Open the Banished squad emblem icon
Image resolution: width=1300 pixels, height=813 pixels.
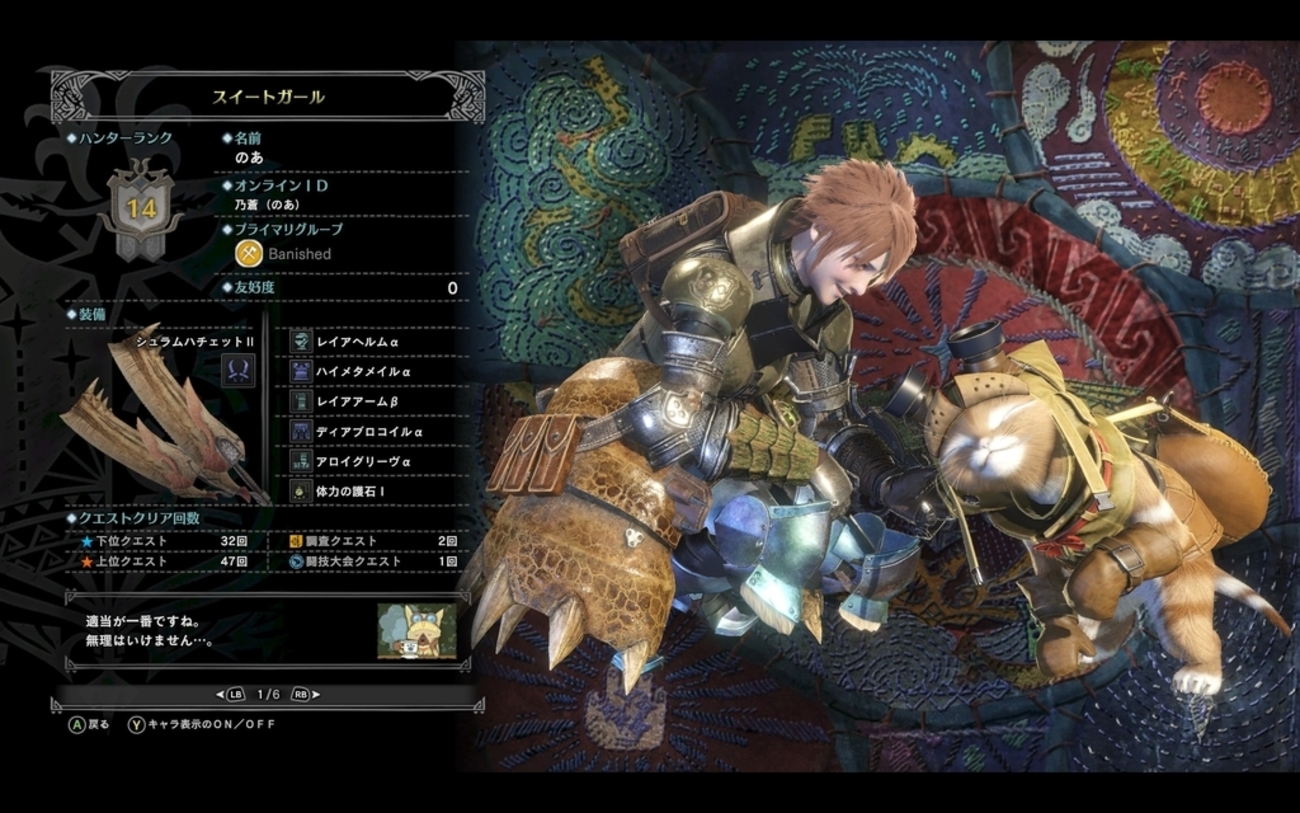click(x=248, y=254)
